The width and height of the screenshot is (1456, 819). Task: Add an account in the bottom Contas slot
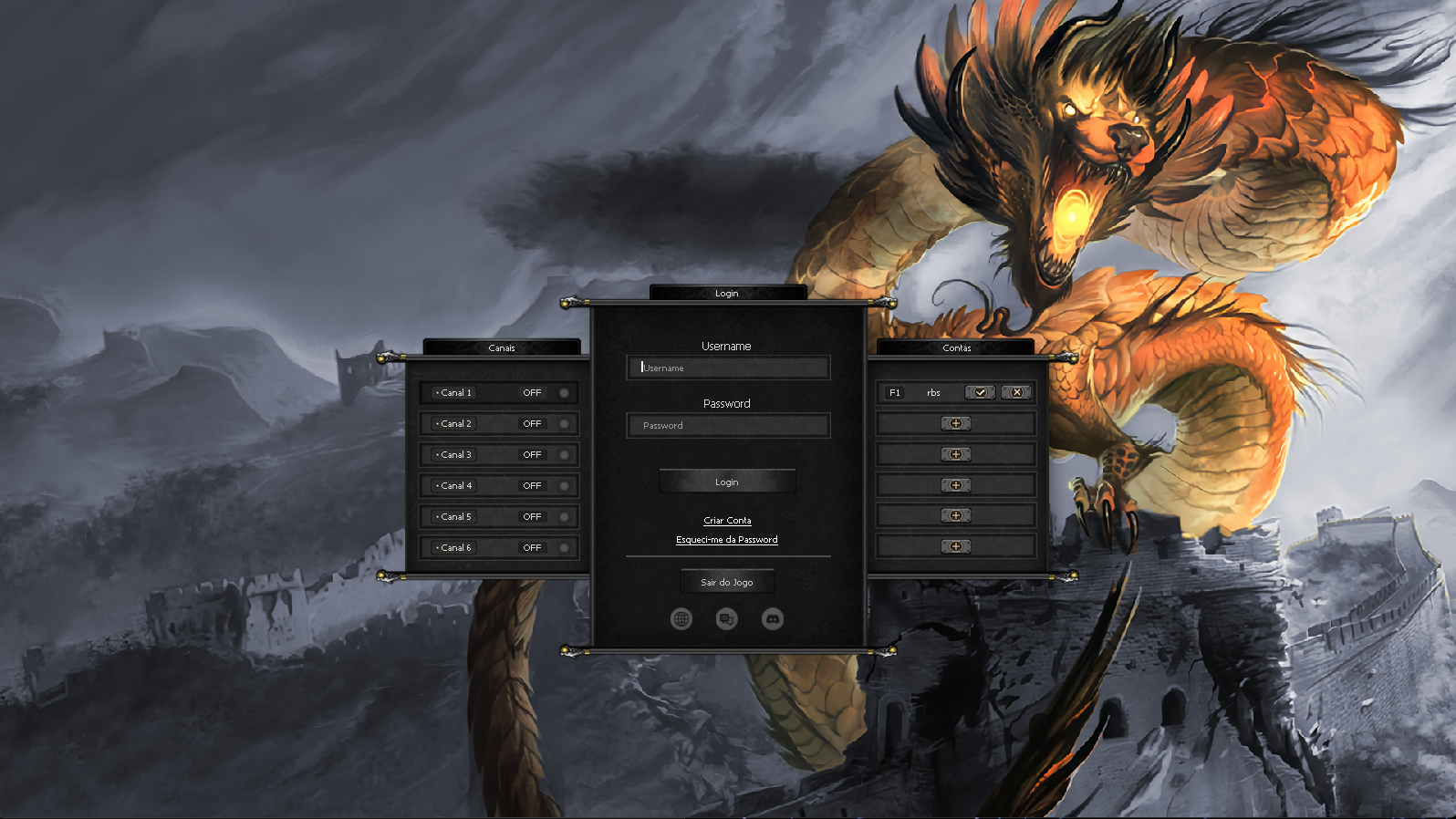pyautogui.click(x=955, y=545)
